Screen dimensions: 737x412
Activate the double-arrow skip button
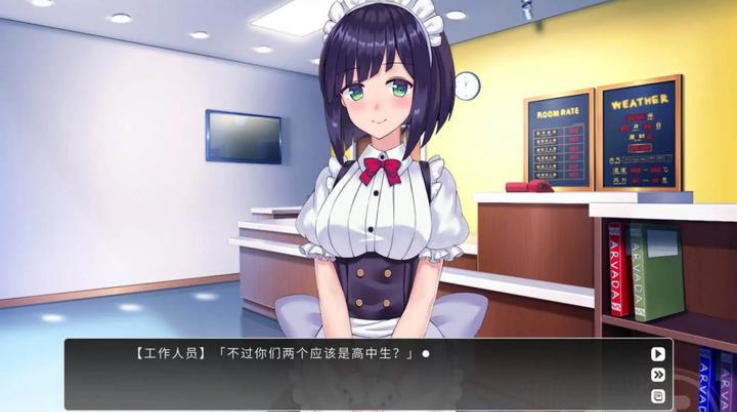[x=658, y=375]
